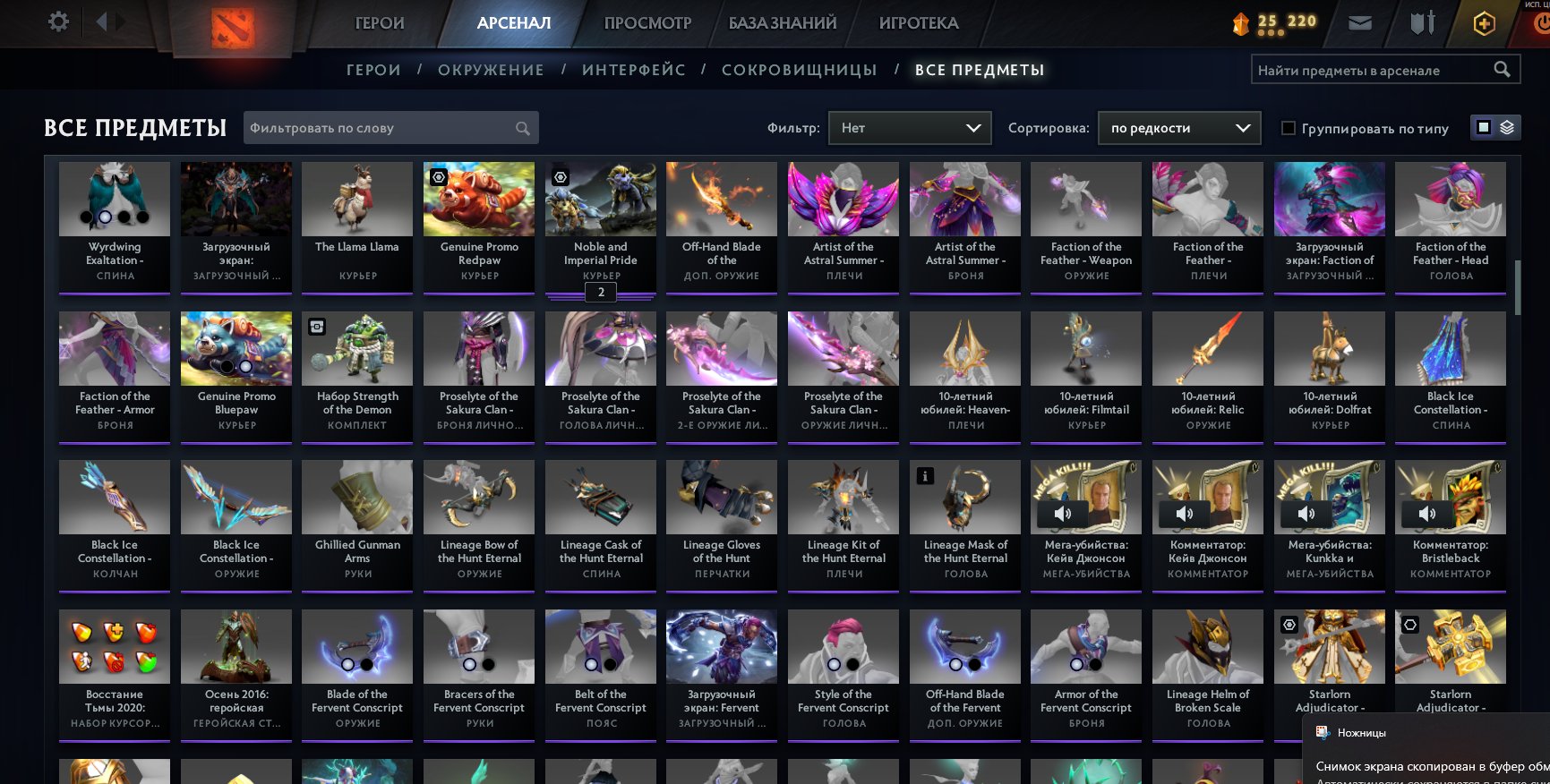Switch to the ГЕРОИ main tab
The image size is (1550, 784).
pyautogui.click(x=380, y=22)
